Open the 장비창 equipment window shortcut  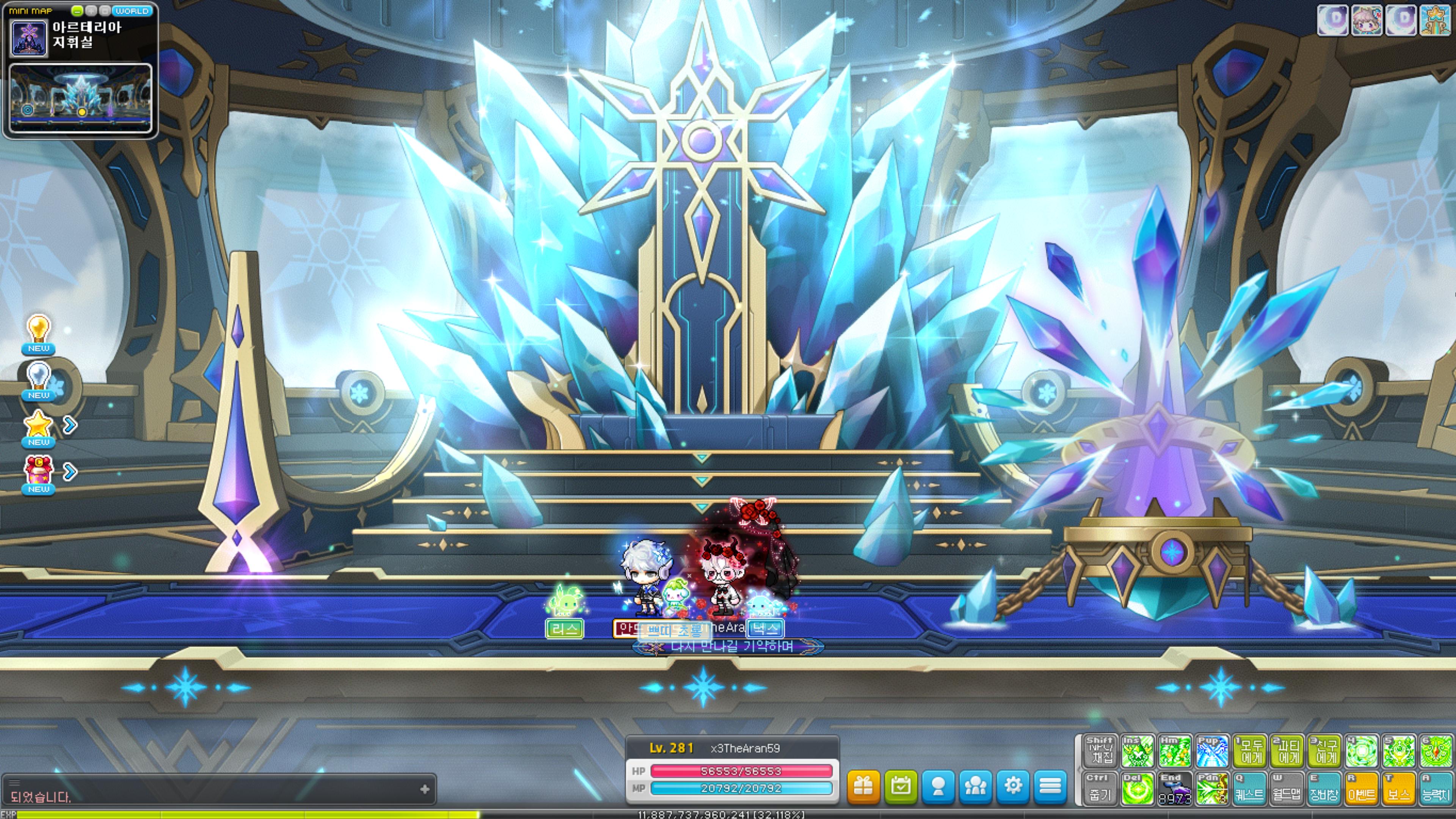[1324, 789]
